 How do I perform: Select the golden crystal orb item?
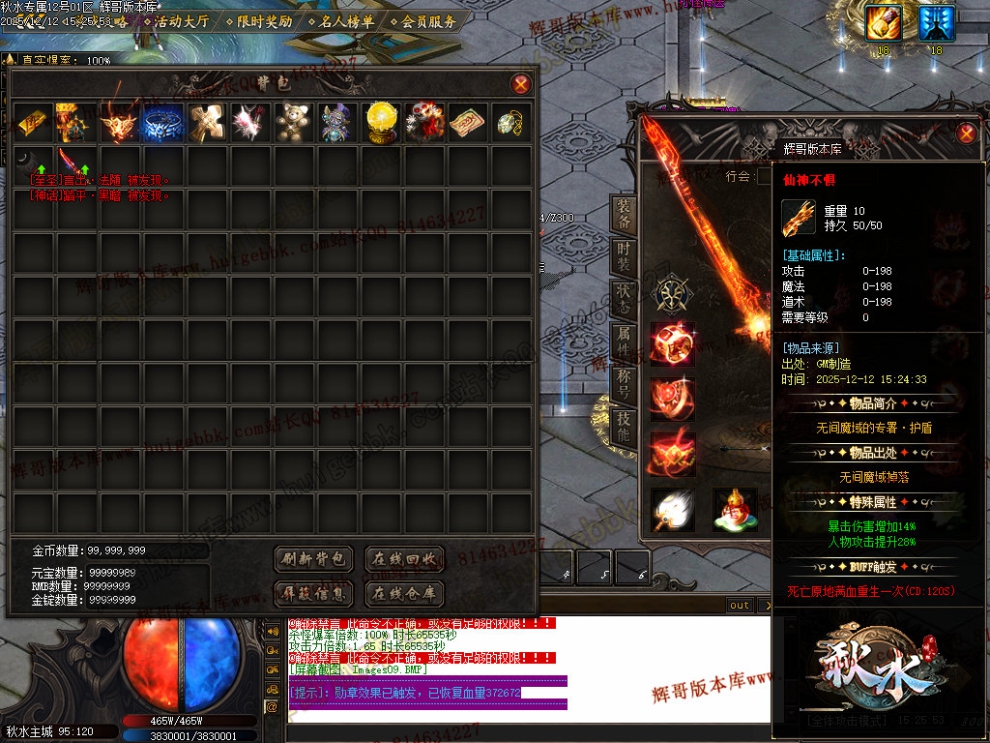click(381, 122)
